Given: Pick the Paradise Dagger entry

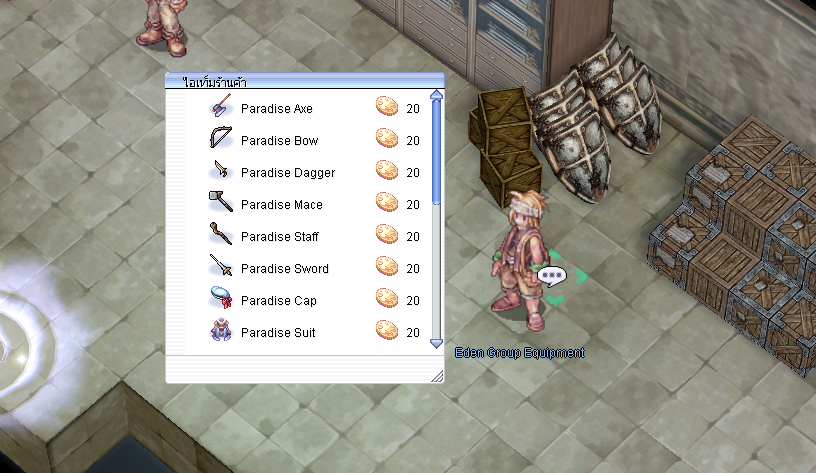Looking at the screenshot, I should (x=287, y=172).
